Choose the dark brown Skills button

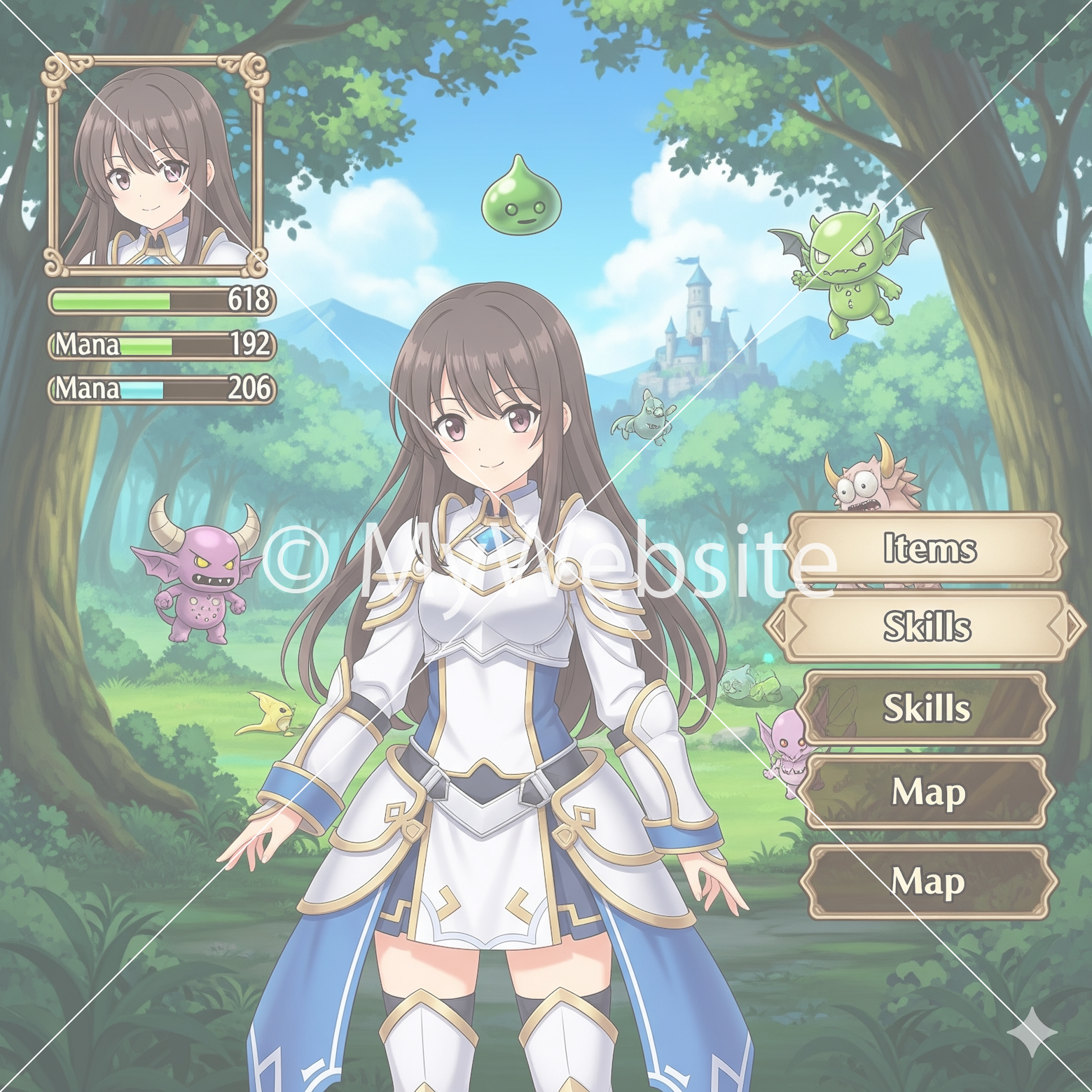click(926, 707)
